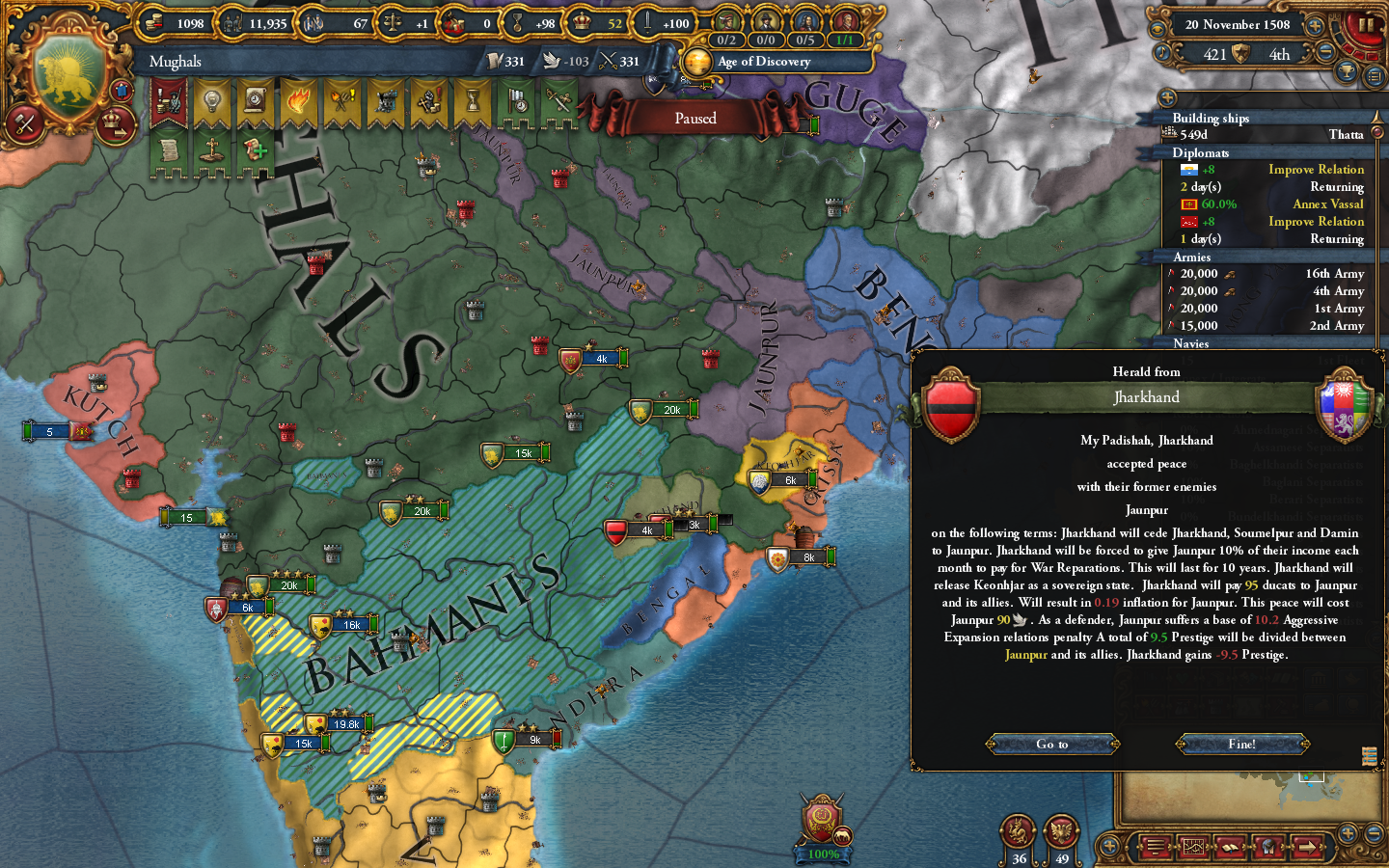This screenshot has height=868, width=1389.
Task: Collapse the Armies section in the outliner
Action: click(1190, 258)
